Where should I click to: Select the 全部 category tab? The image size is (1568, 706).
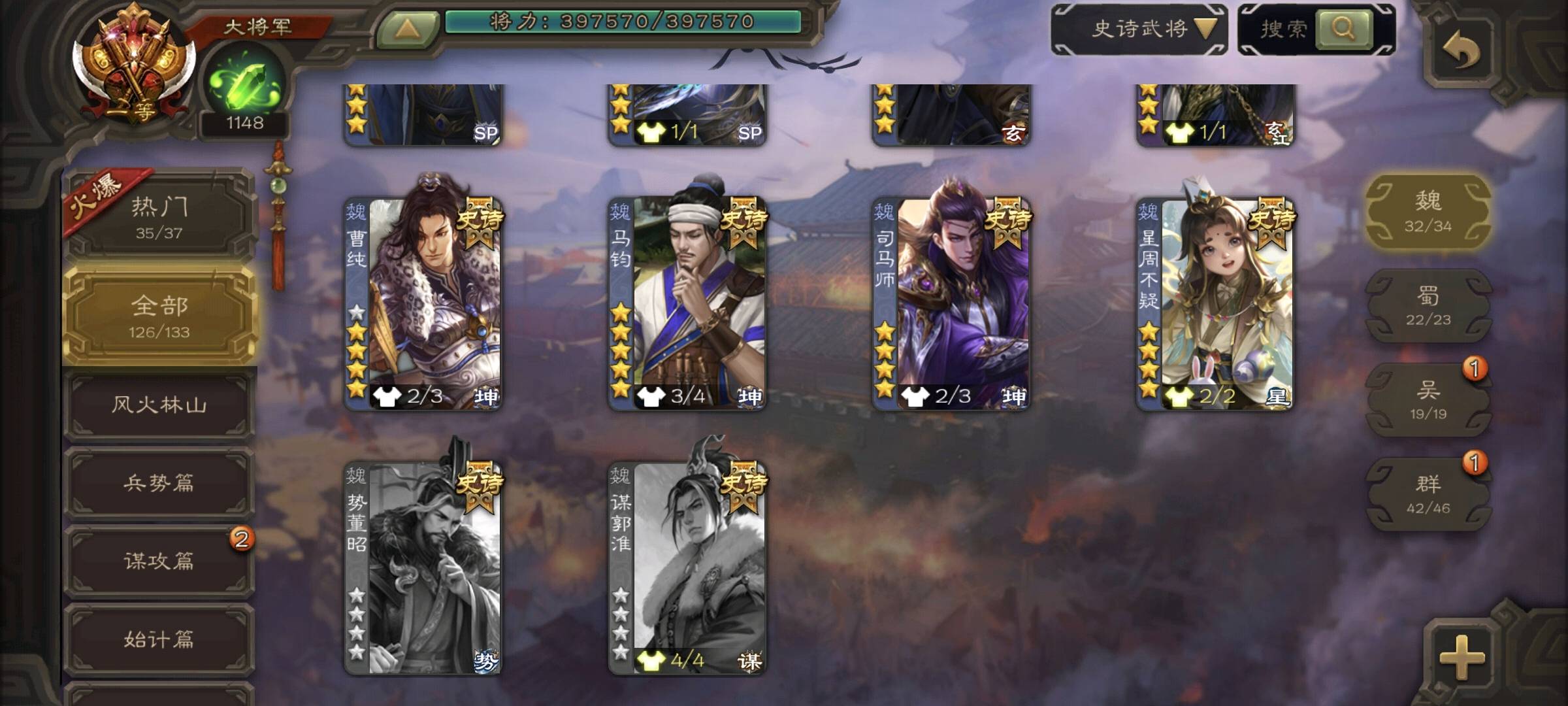159,316
